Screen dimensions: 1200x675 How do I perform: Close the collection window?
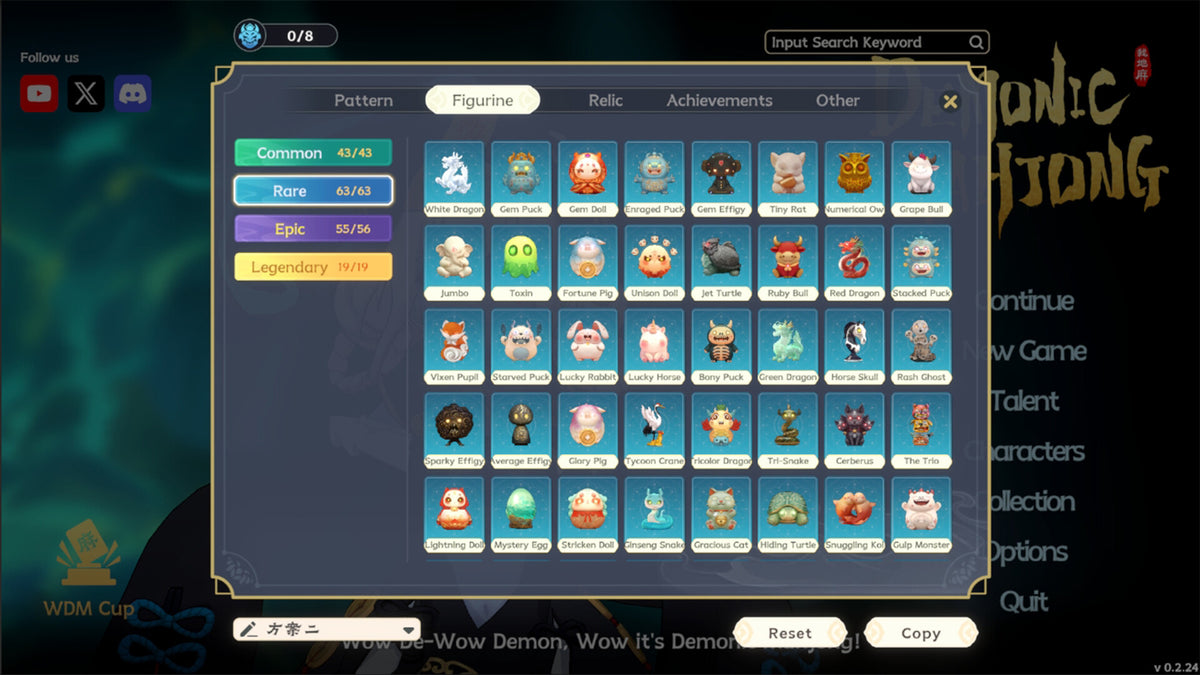tap(950, 101)
